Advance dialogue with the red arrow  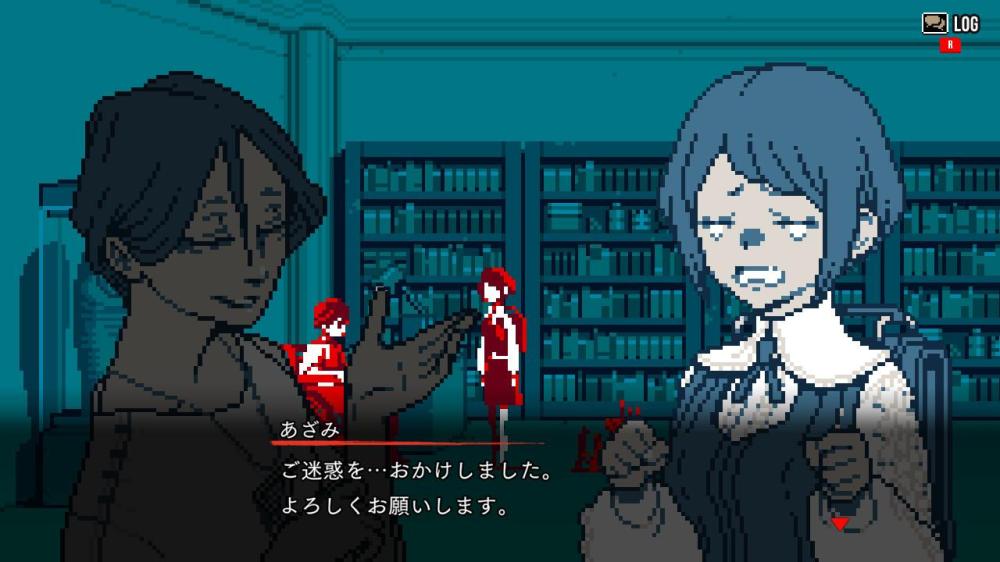[840, 523]
